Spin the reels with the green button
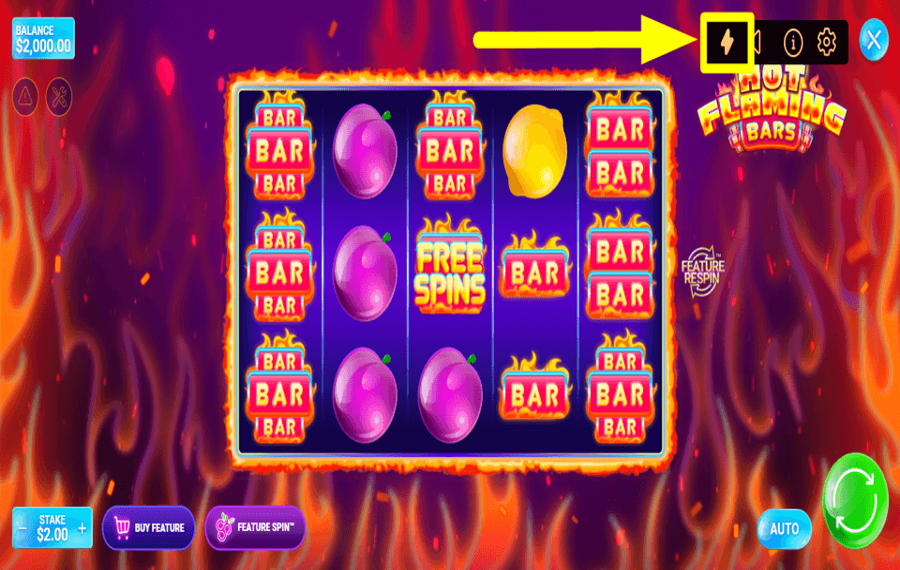The height and width of the screenshot is (570, 900). click(x=855, y=499)
